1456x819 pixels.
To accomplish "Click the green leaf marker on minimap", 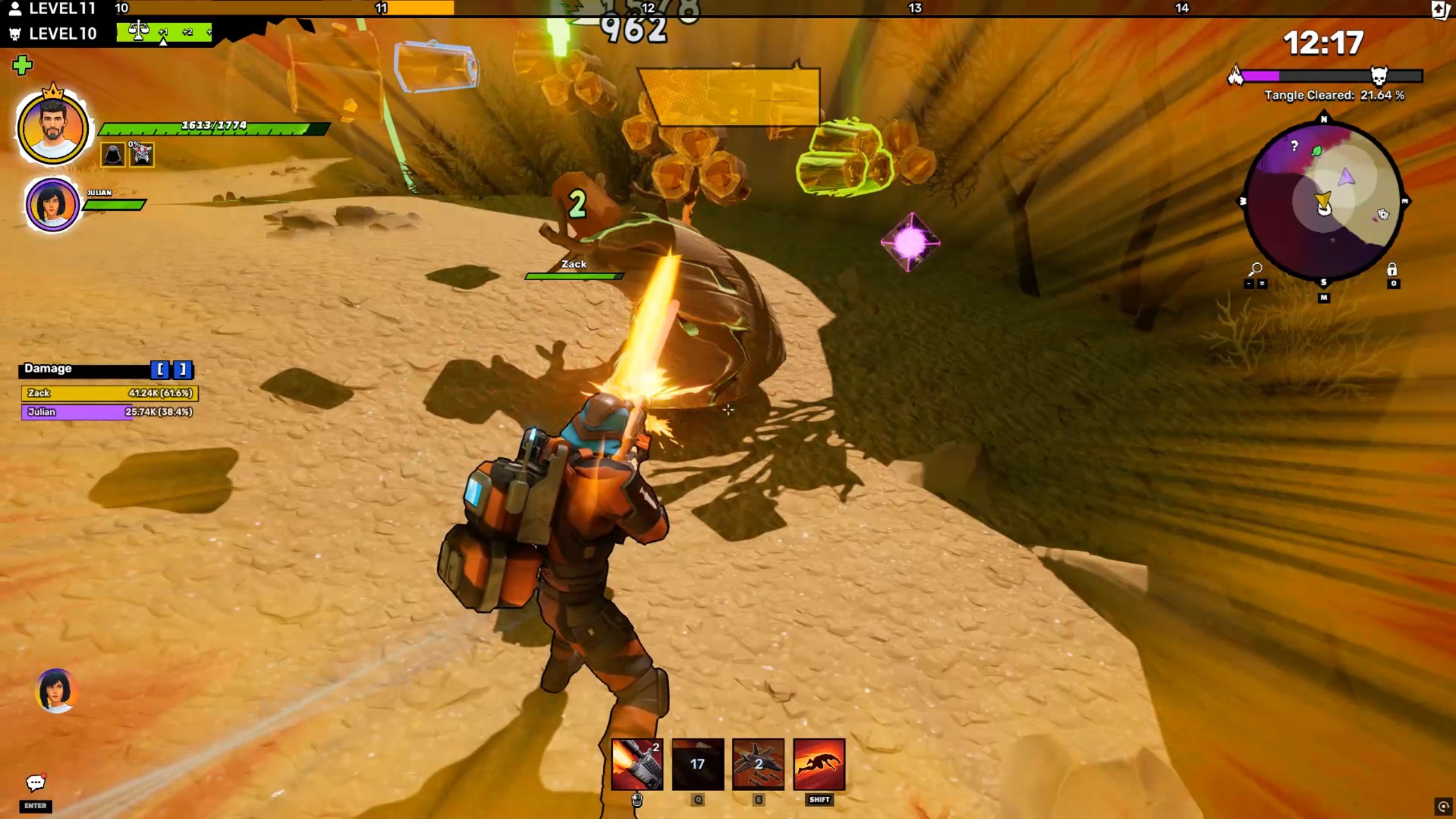I will coord(1316,151).
